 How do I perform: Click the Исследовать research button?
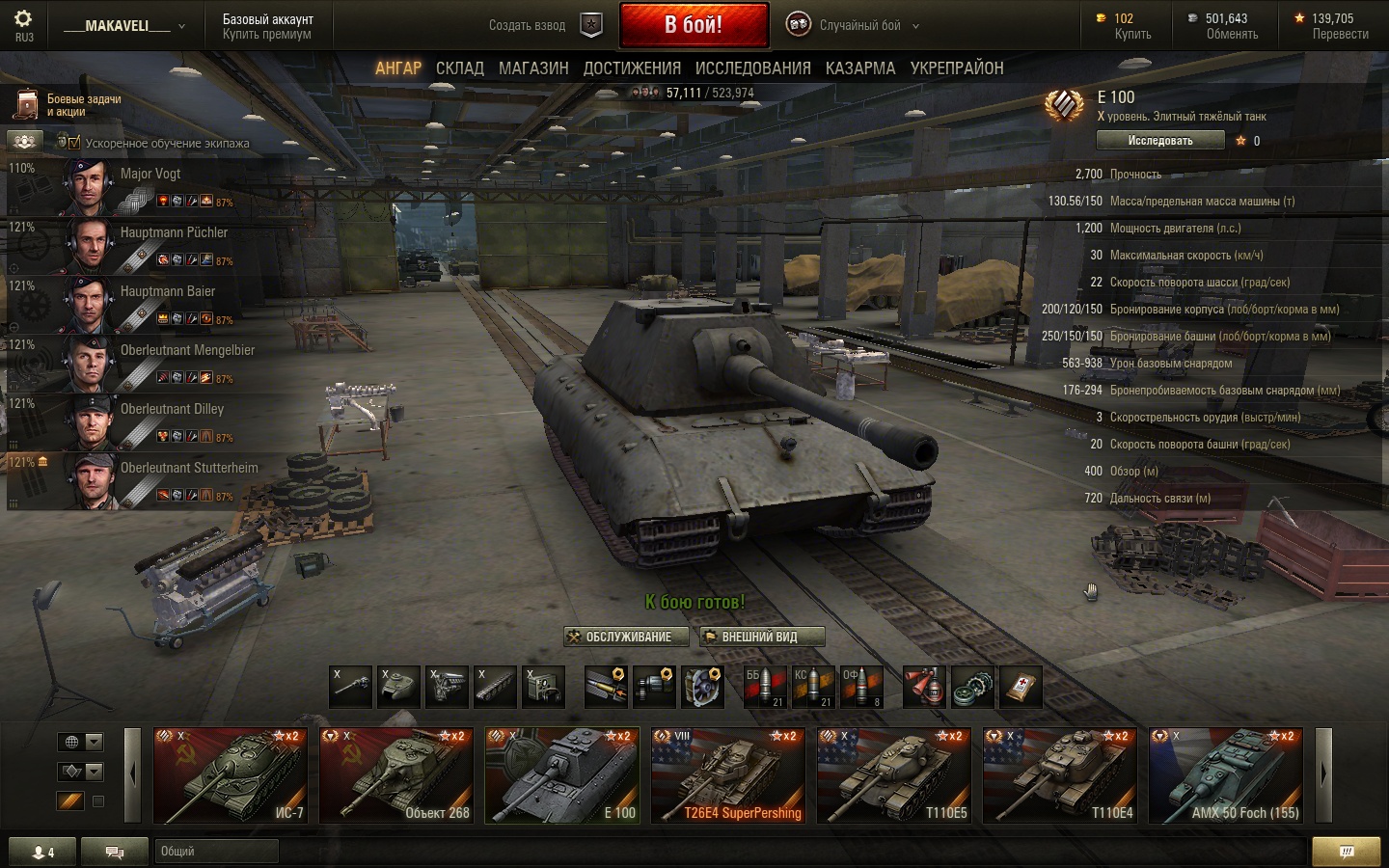[1160, 141]
